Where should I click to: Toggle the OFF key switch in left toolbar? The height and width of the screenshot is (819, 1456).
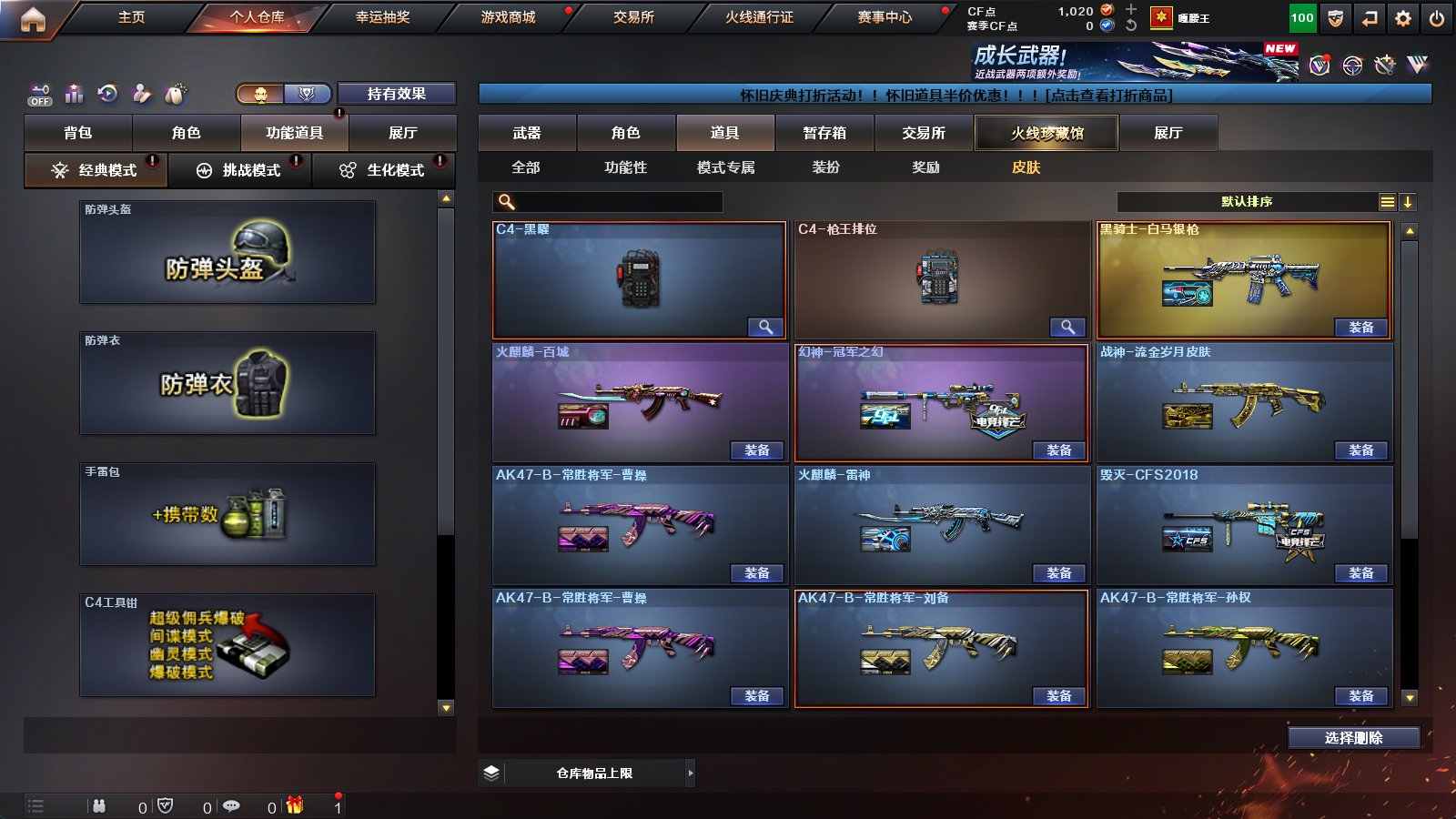click(40, 93)
